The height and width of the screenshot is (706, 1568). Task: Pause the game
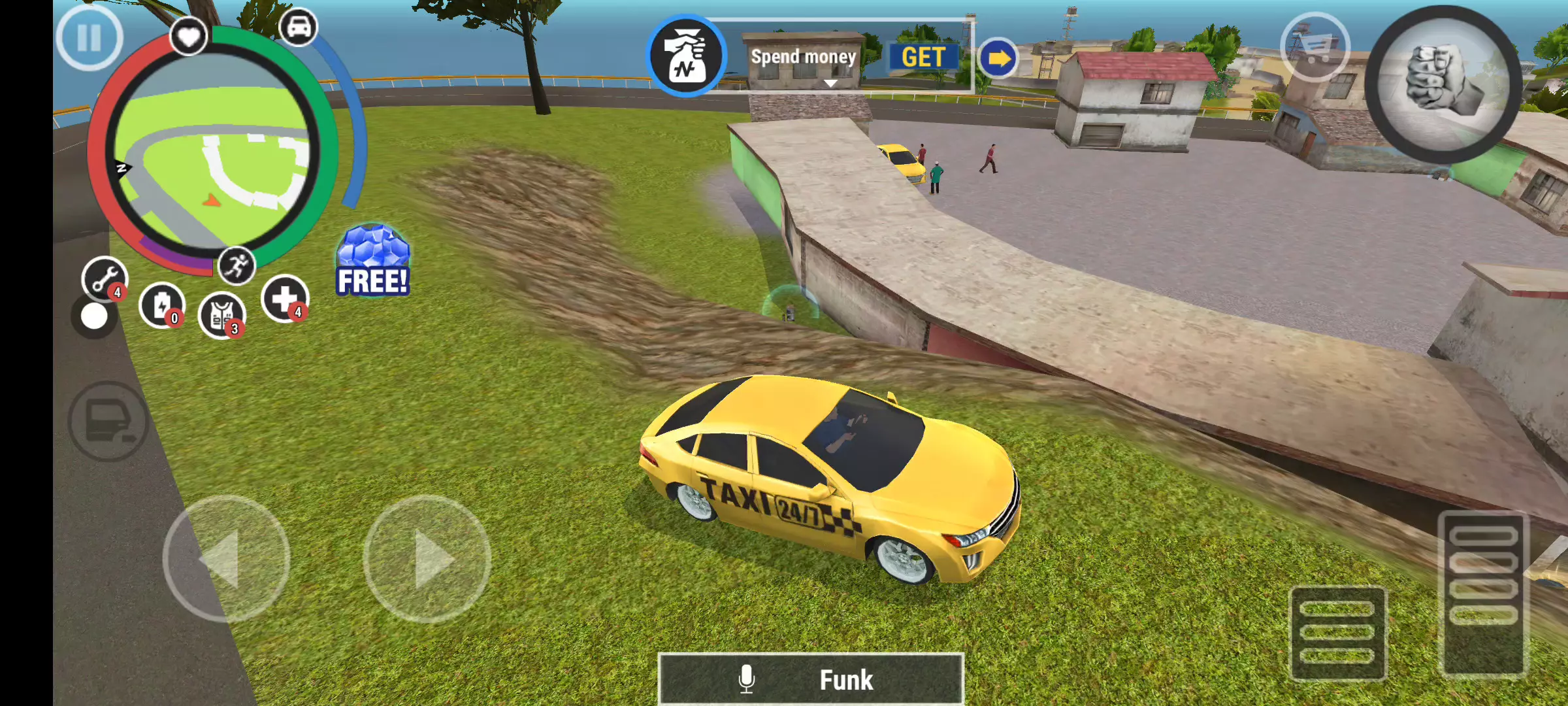tap(89, 38)
